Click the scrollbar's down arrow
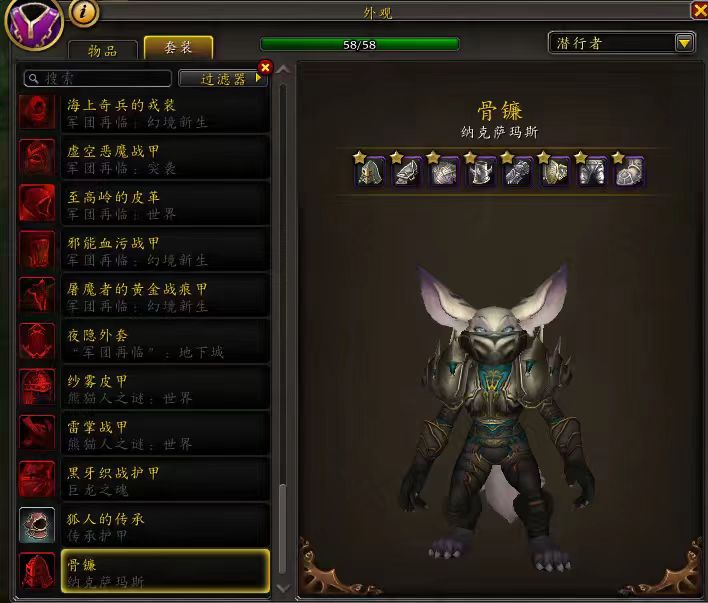Screen dimensions: 708x603 (283, 586)
